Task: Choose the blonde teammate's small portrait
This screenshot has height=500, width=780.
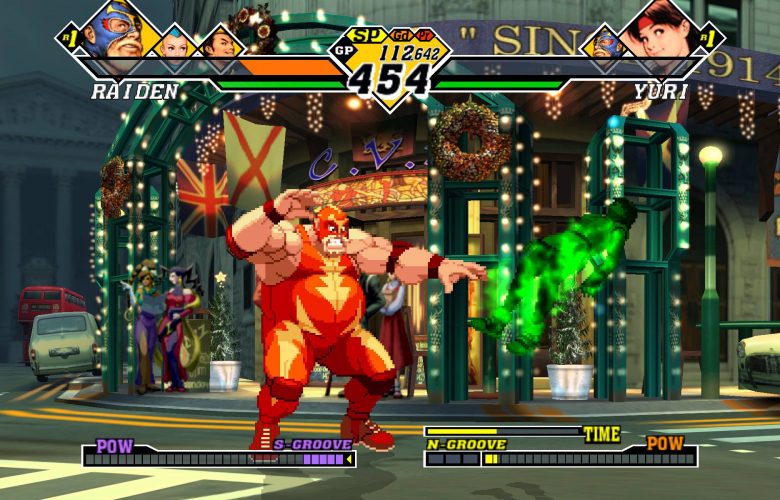Action: pyautogui.click(x=177, y=43)
